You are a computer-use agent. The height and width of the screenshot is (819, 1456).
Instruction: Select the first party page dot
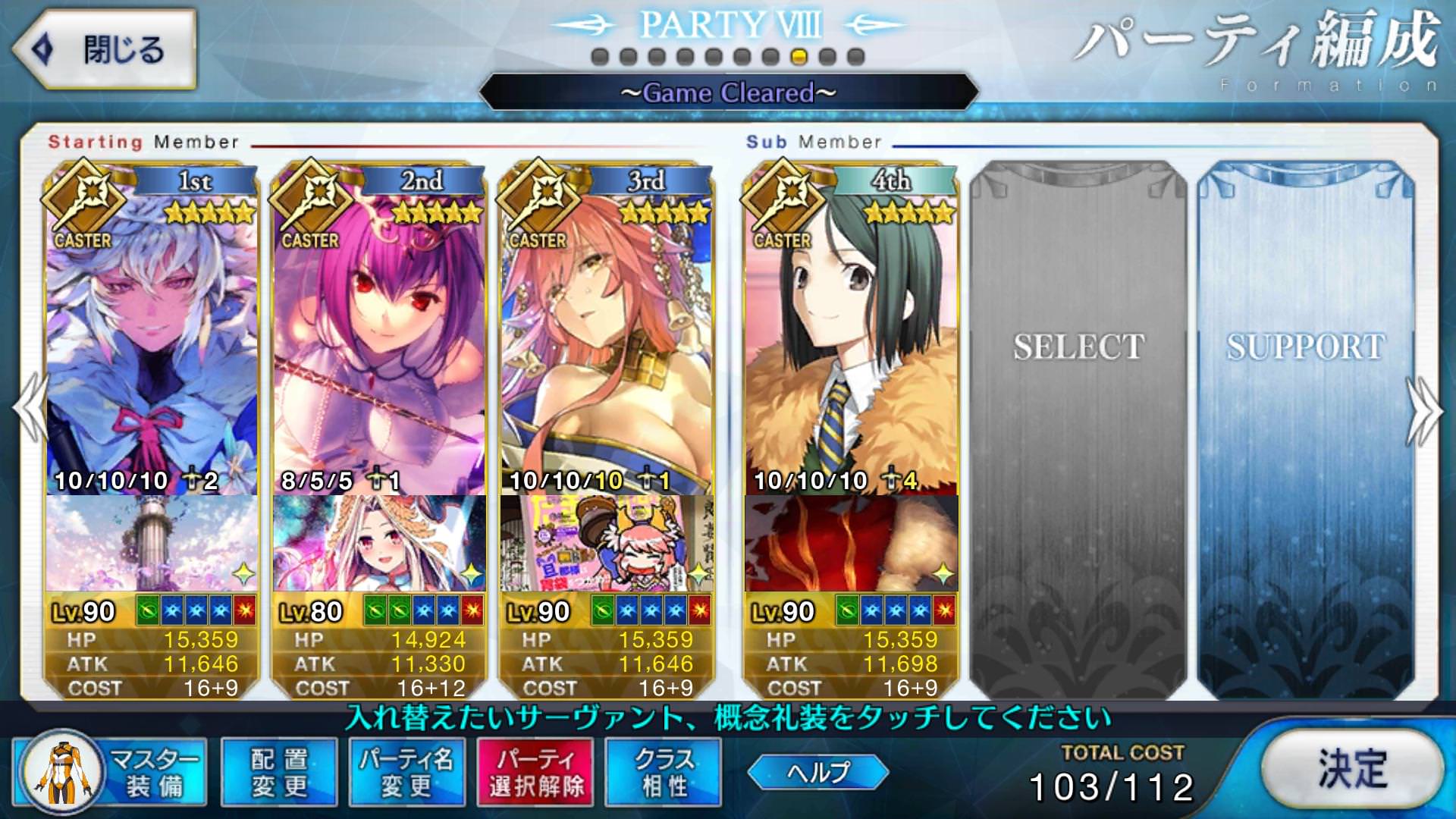[600, 57]
